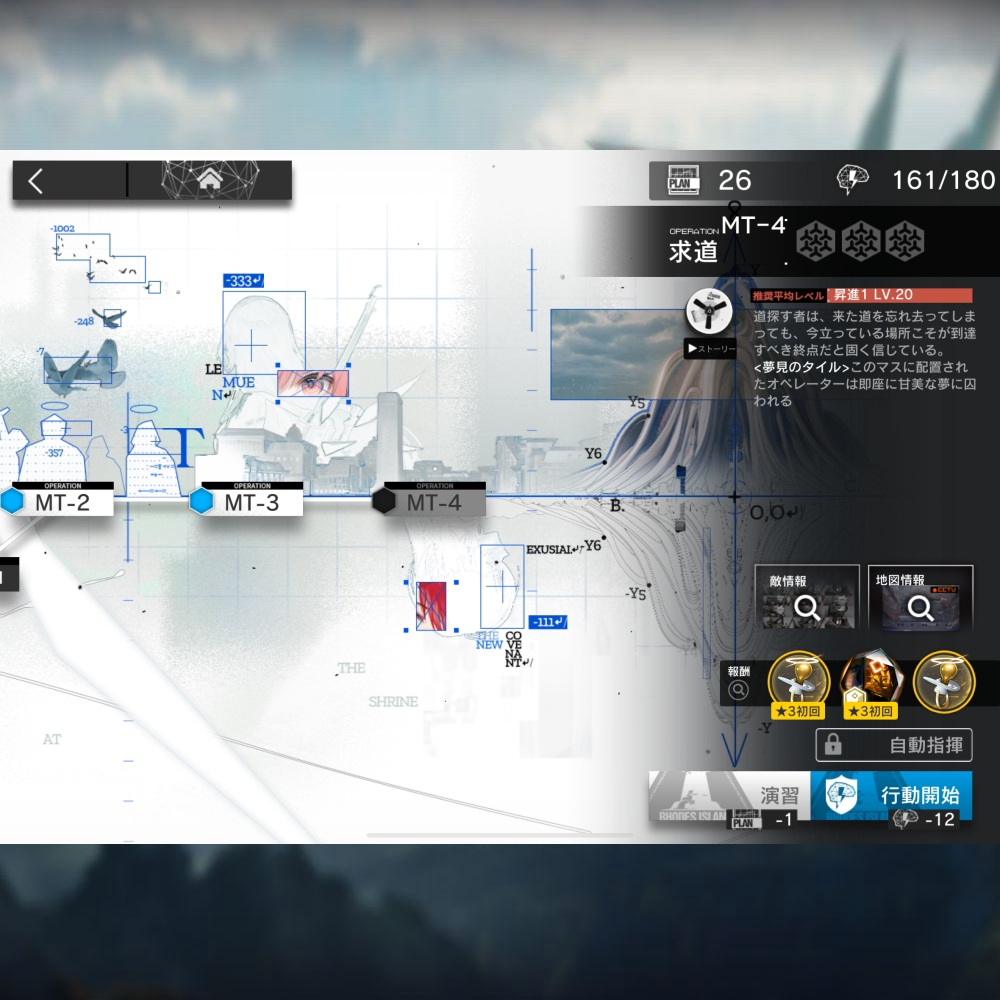Viewport: 1000px width, 1000px height.
Task: Select the MT-2 operation node
Action: point(60,501)
